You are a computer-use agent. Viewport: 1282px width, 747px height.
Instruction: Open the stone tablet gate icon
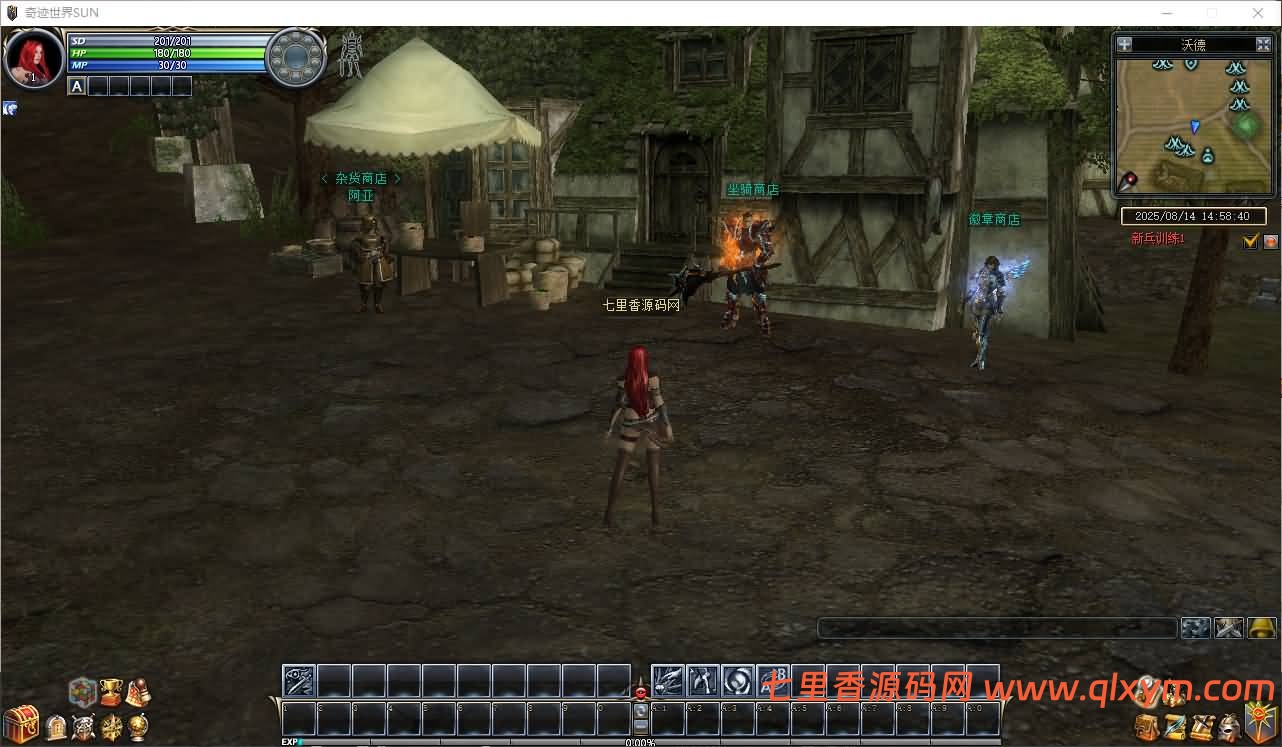coord(57,727)
